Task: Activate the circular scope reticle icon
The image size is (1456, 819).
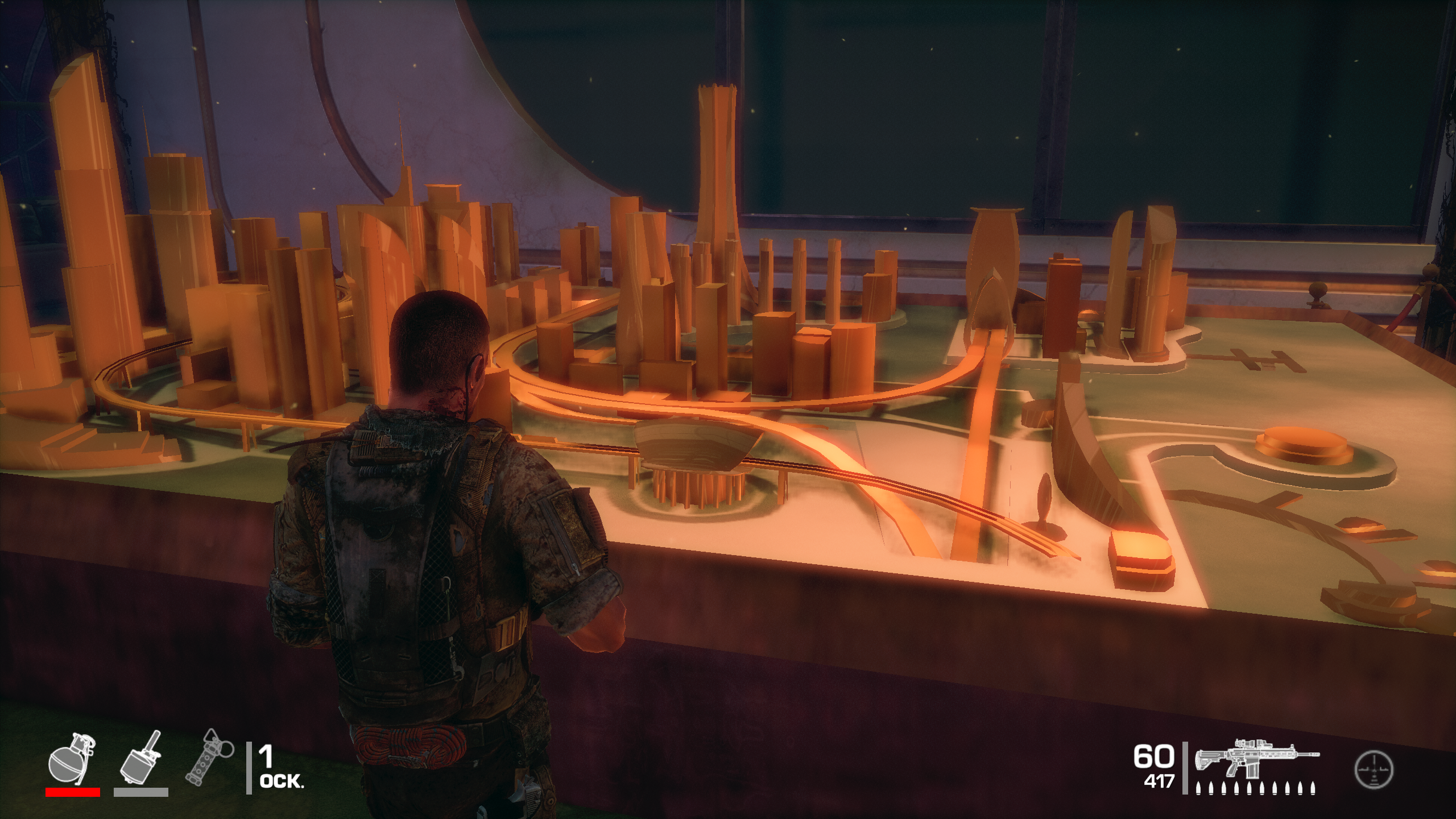Action: pyautogui.click(x=1374, y=770)
